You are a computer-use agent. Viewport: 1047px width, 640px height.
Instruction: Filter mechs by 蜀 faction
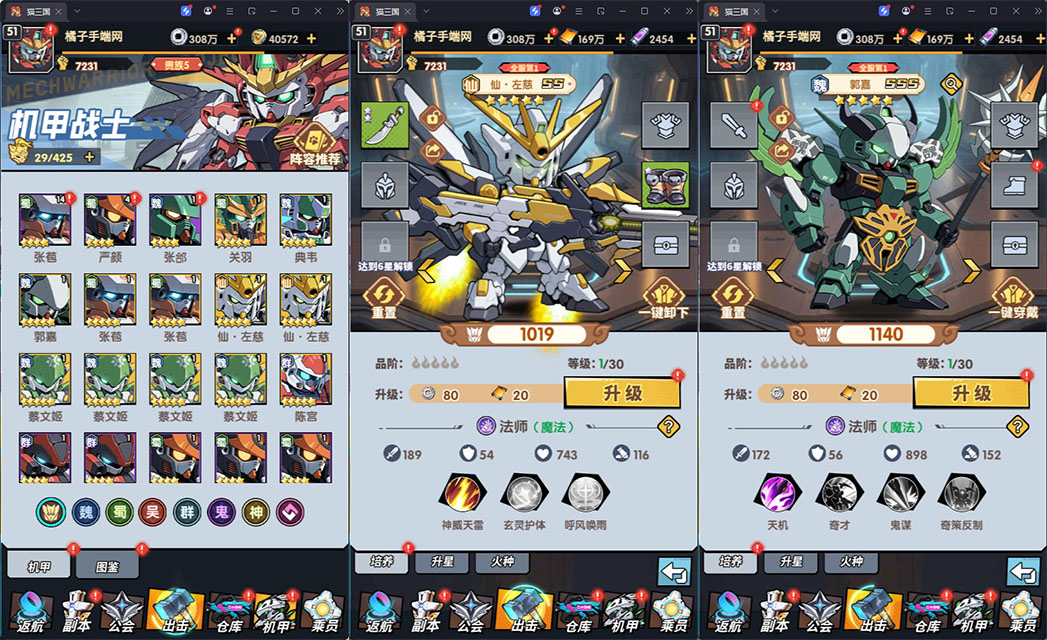tap(118, 512)
